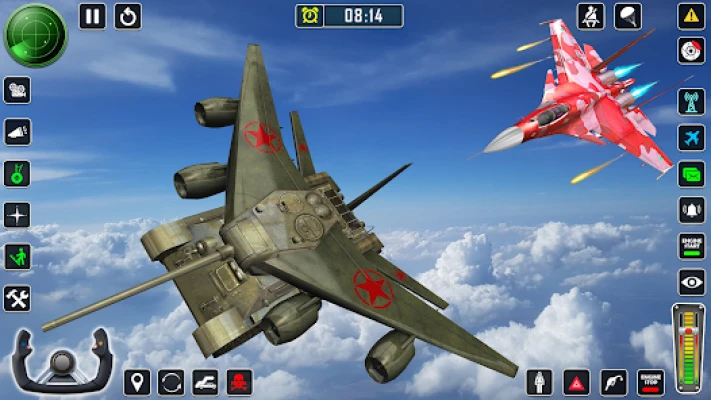Stop the engine with Engine Stop
The height and width of the screenshot is (400, 711).
coord(652,382)
